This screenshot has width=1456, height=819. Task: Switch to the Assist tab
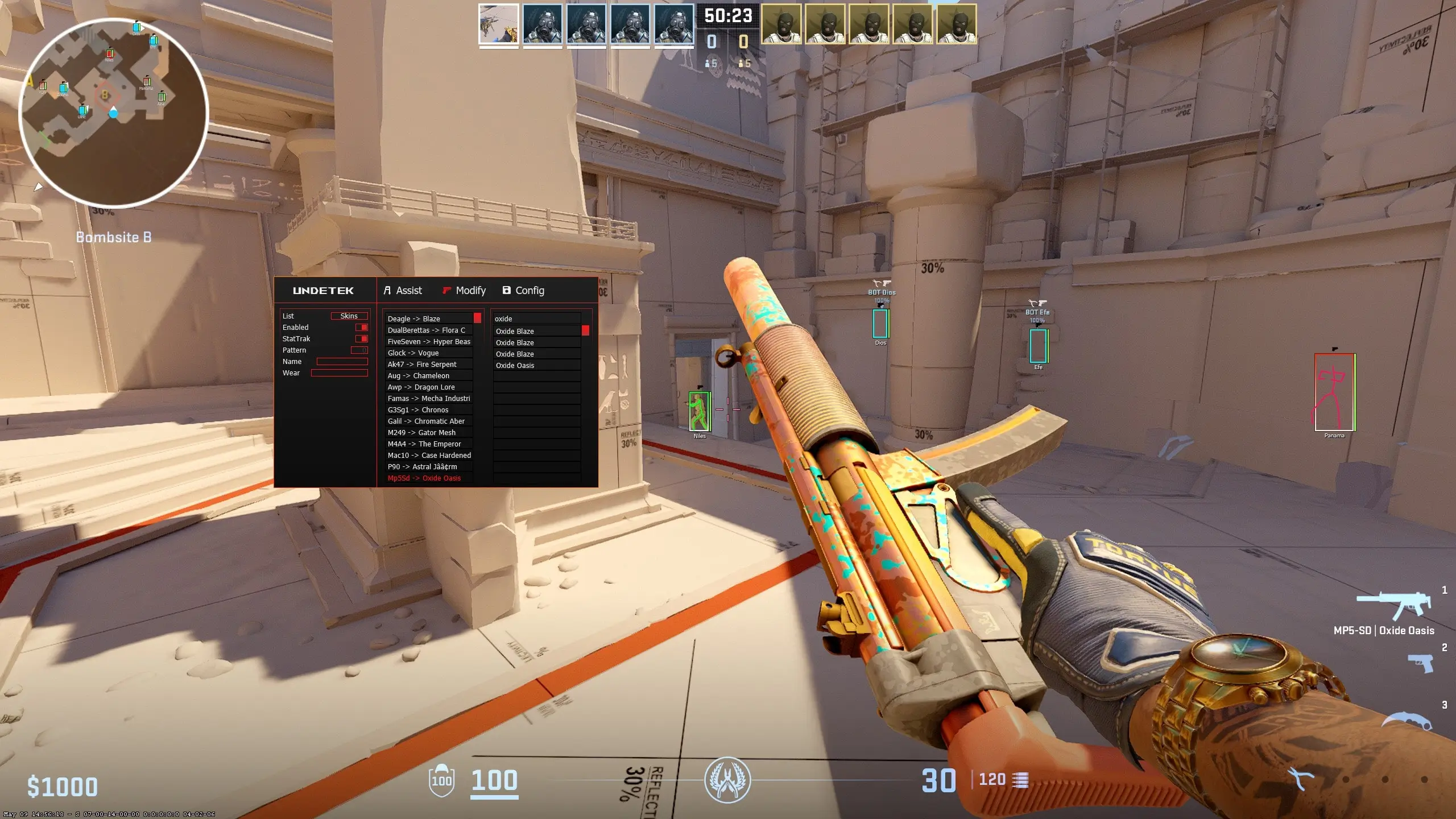[x=403, y=291]
